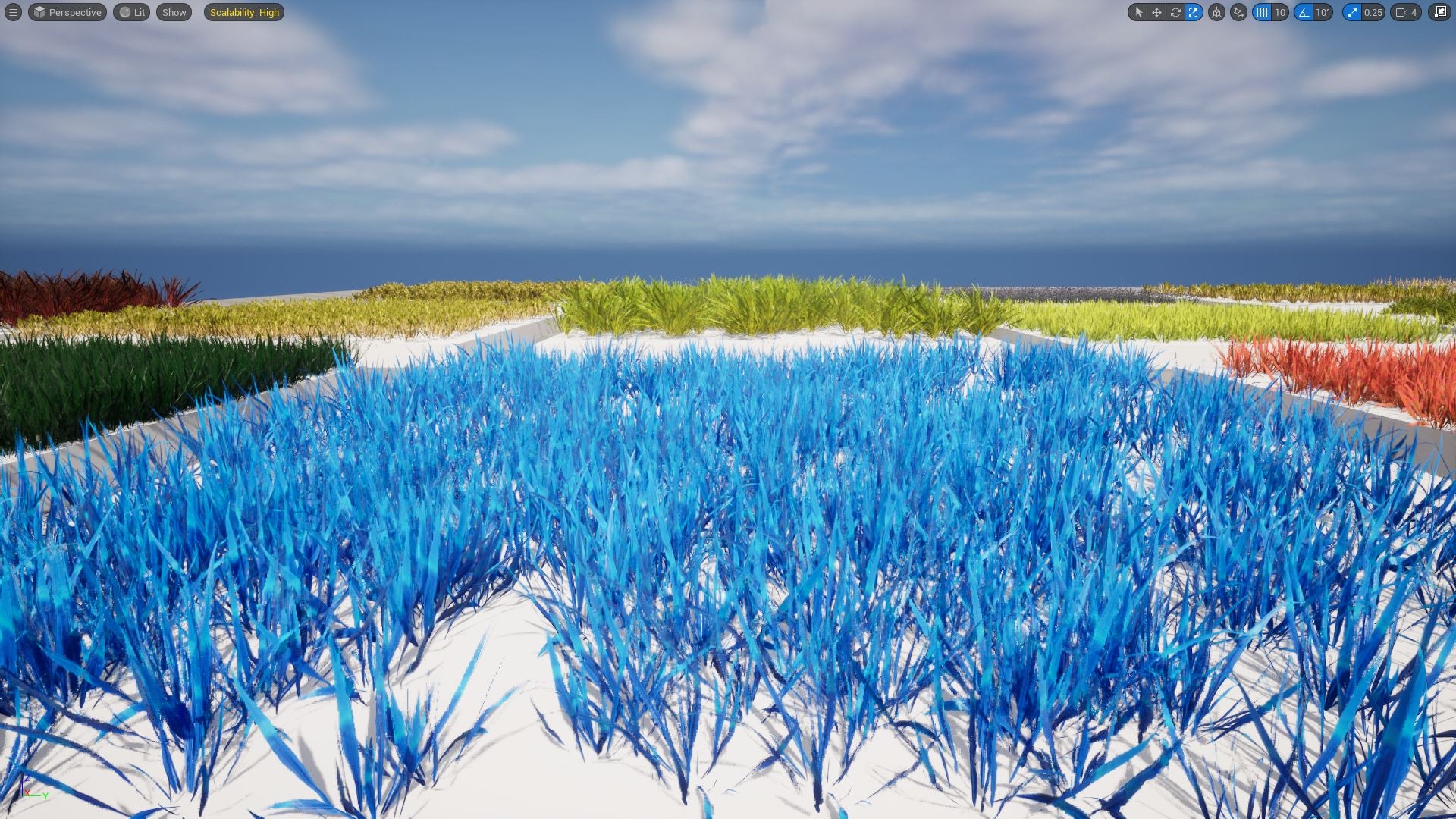Open the Perspective view dropdown
The image size is (1456, 819).
pos(67,12)
